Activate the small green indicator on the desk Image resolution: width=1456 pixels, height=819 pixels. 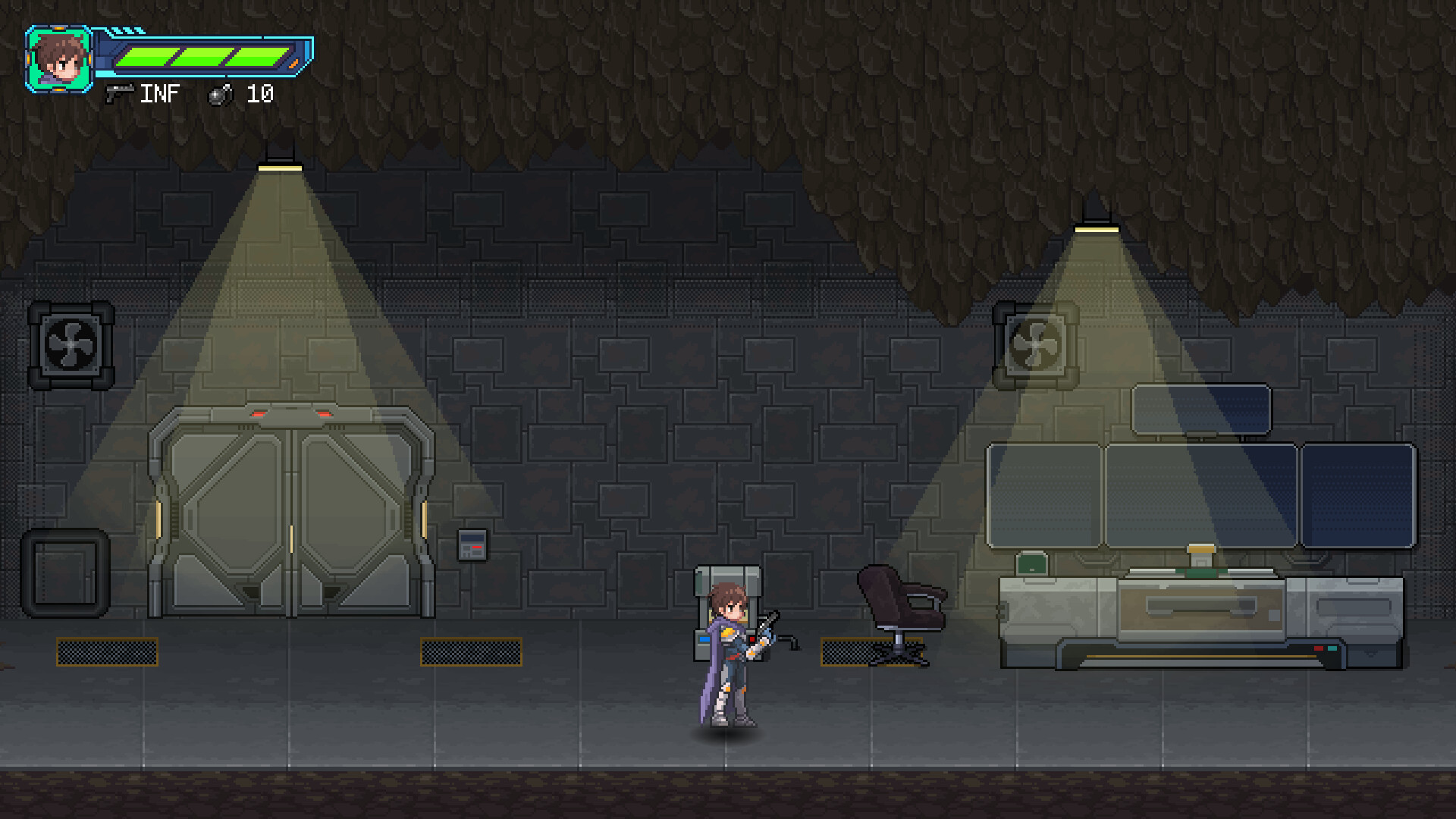pyautogui.click(x=1031, y=564)
